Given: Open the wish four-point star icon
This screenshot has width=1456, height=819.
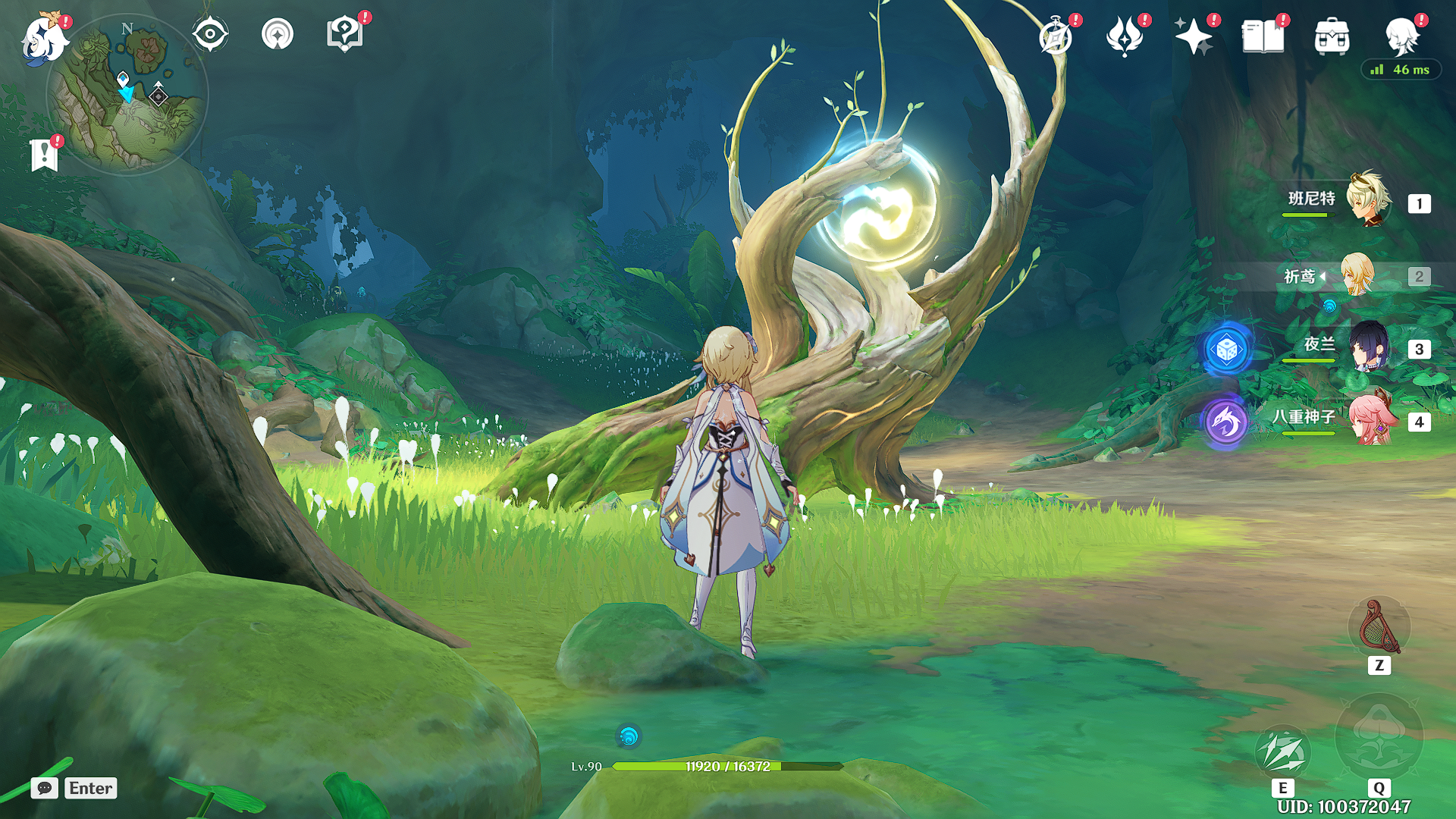Looking at the screenshot, I should coord(1193,36).
